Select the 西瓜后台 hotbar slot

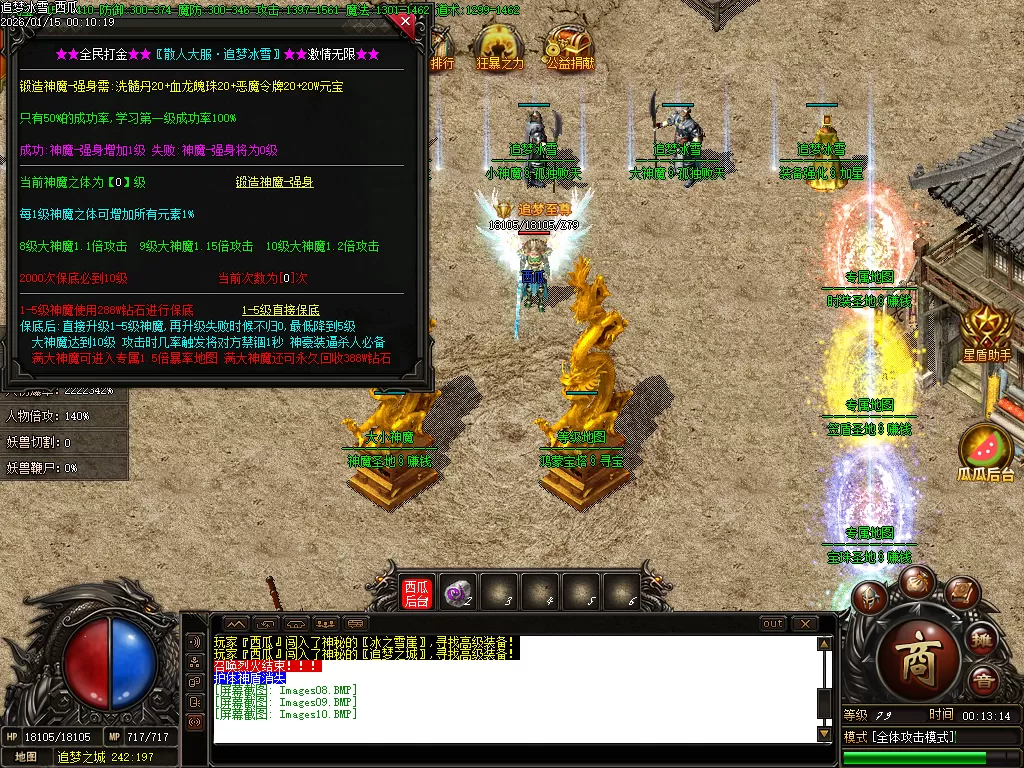pos(416,592)
